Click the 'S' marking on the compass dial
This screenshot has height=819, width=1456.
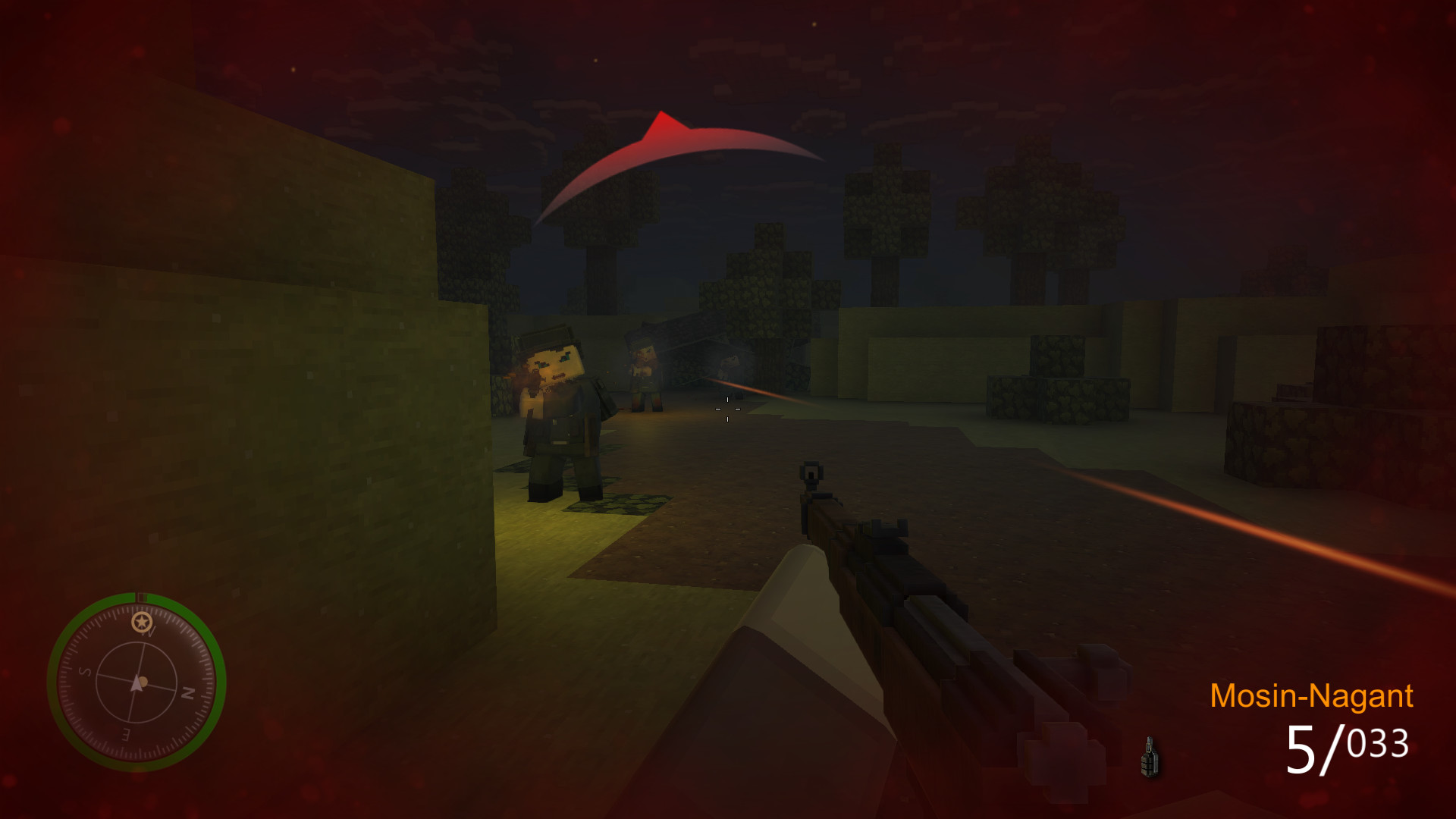86,672
